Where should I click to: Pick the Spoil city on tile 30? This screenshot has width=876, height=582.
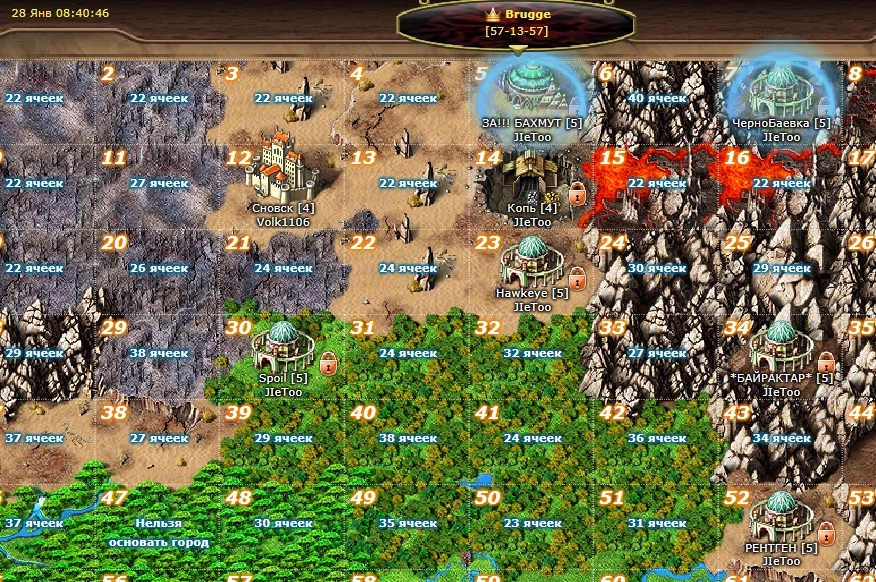click(283, 346)
